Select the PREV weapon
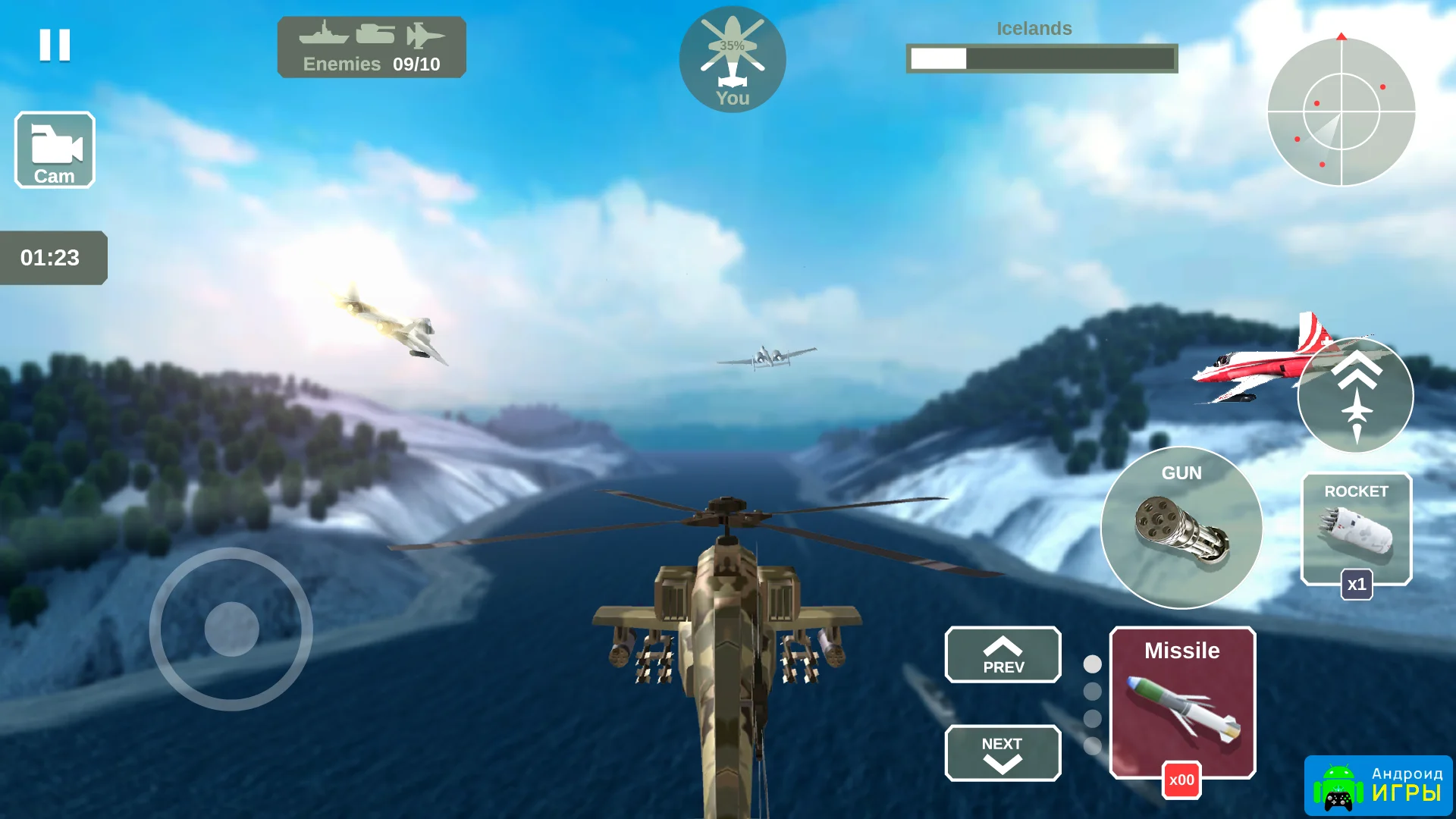 1003,655
